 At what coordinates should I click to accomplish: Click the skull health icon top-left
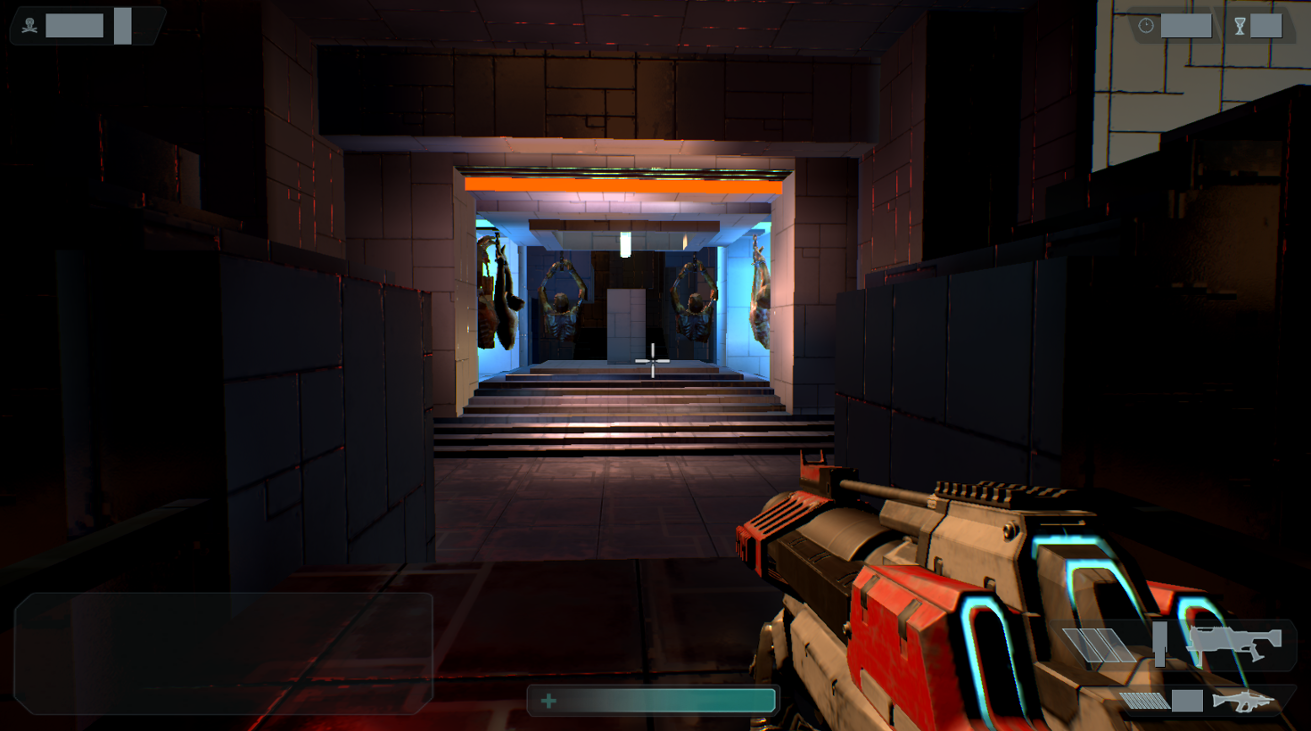coord(30,25)
